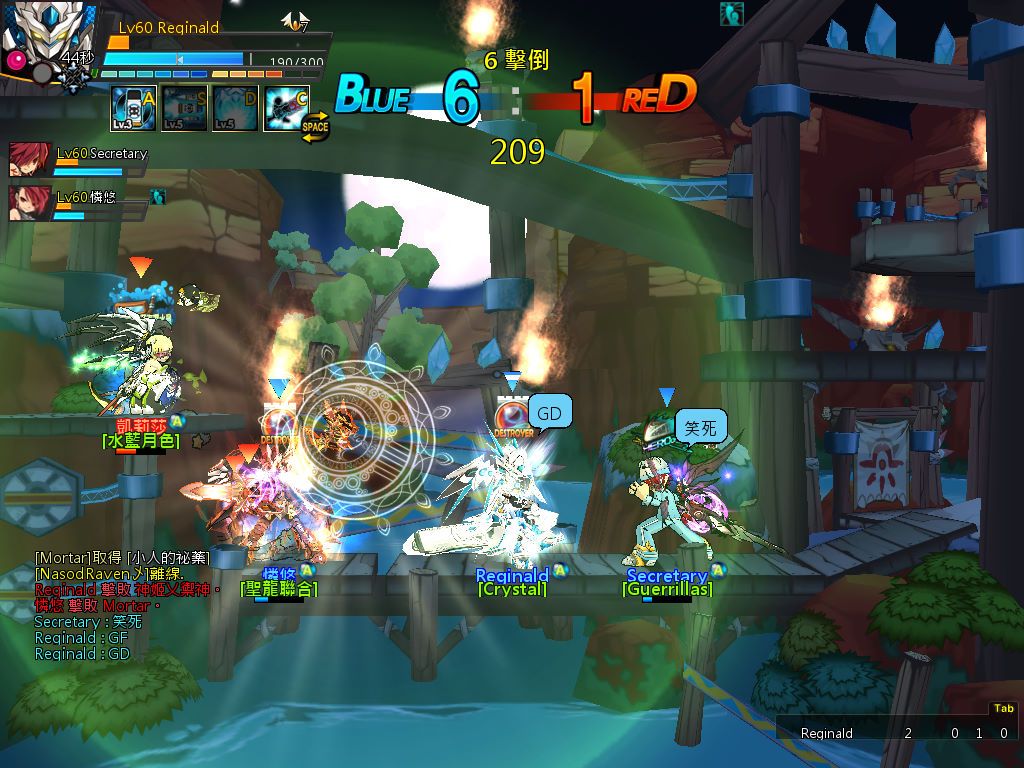Image resolution: width=1024 pixels, height=768 pixels.
Task: Select teammate Secretary's portrait in party list
Action: pyautogui.click(x=29, y=159)
